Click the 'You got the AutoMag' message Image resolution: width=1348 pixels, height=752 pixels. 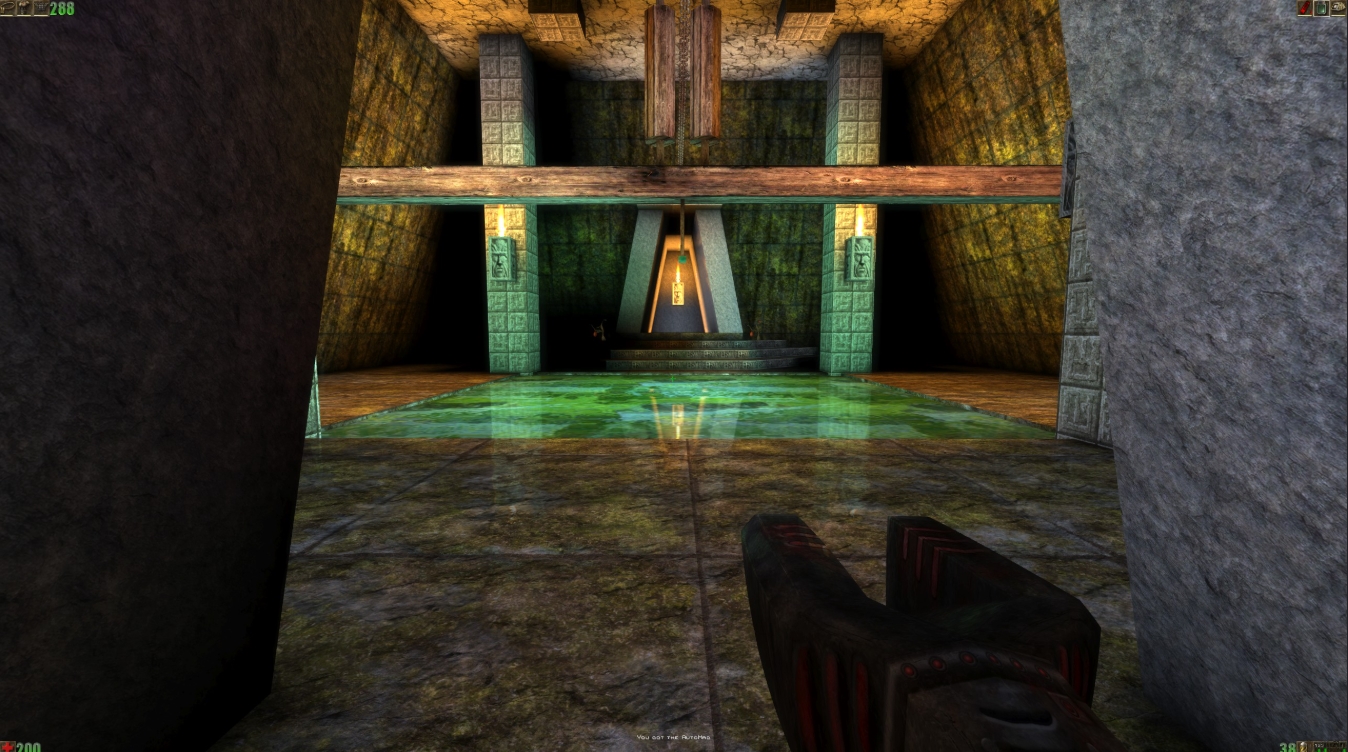click(672, 737)
